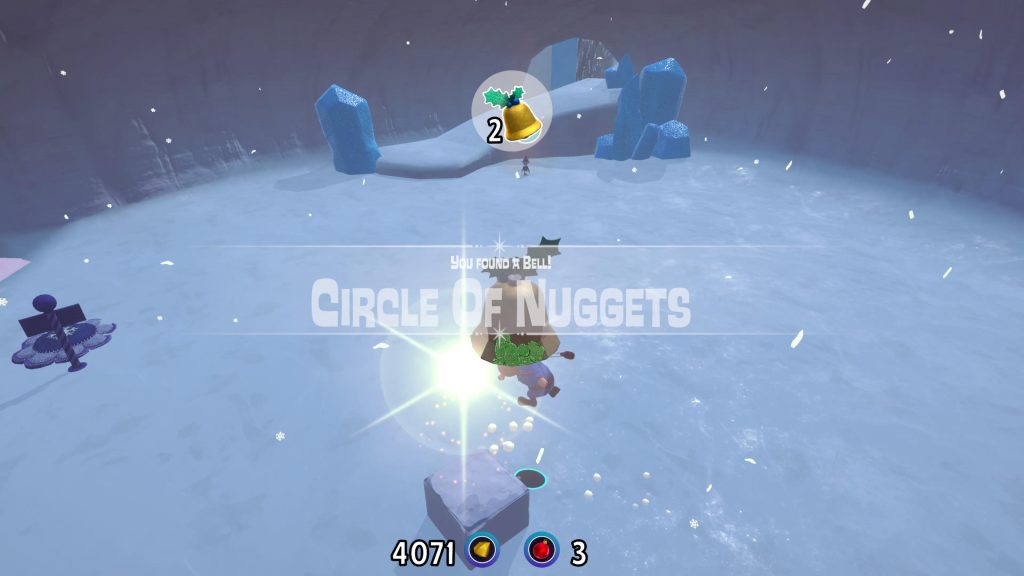Image resolution: width=1024 pixels, height=576 pixels.
Task: Click the red gem counter icon
Action: [542, 550]
